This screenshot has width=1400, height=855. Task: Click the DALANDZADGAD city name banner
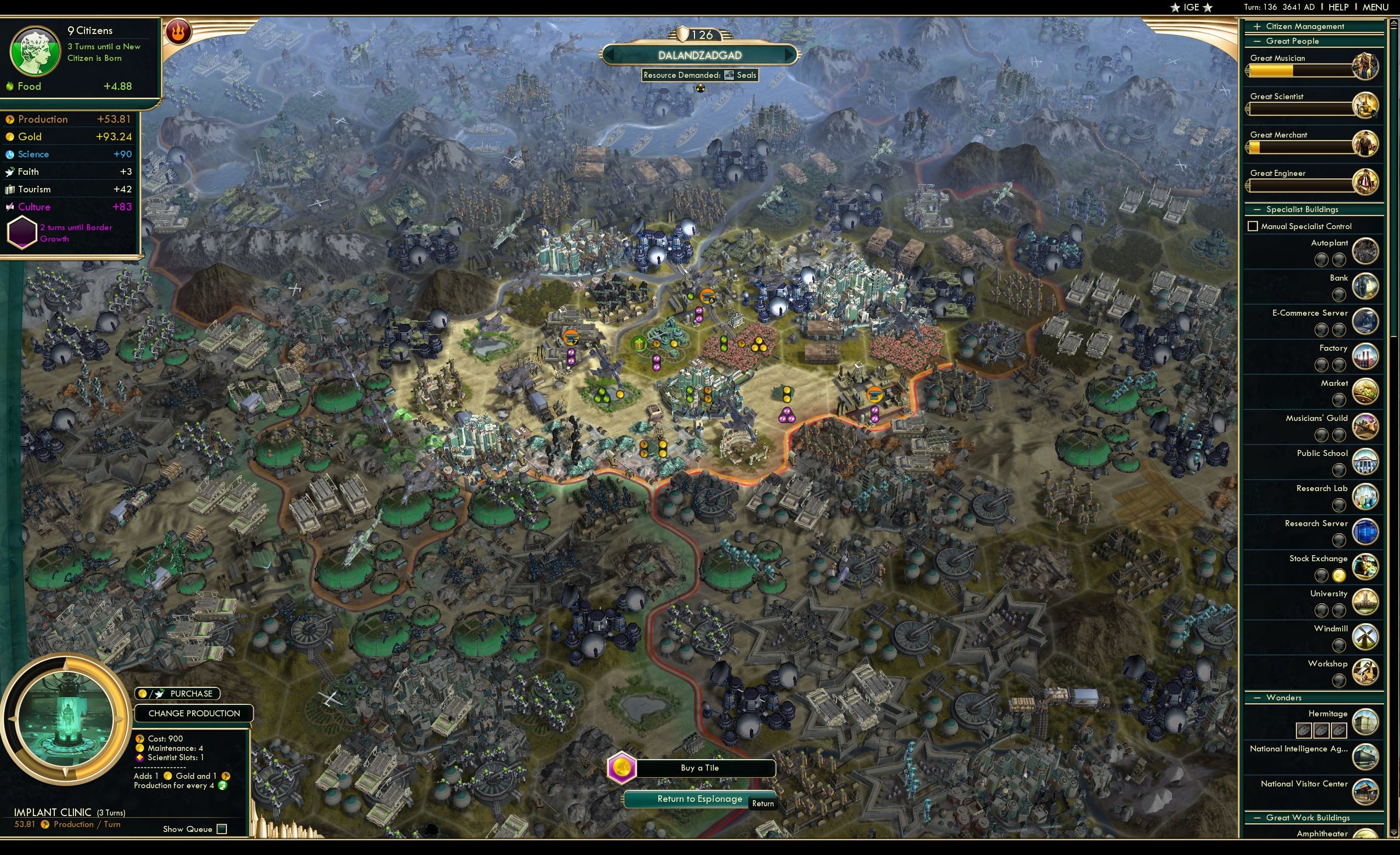point(700,55)
